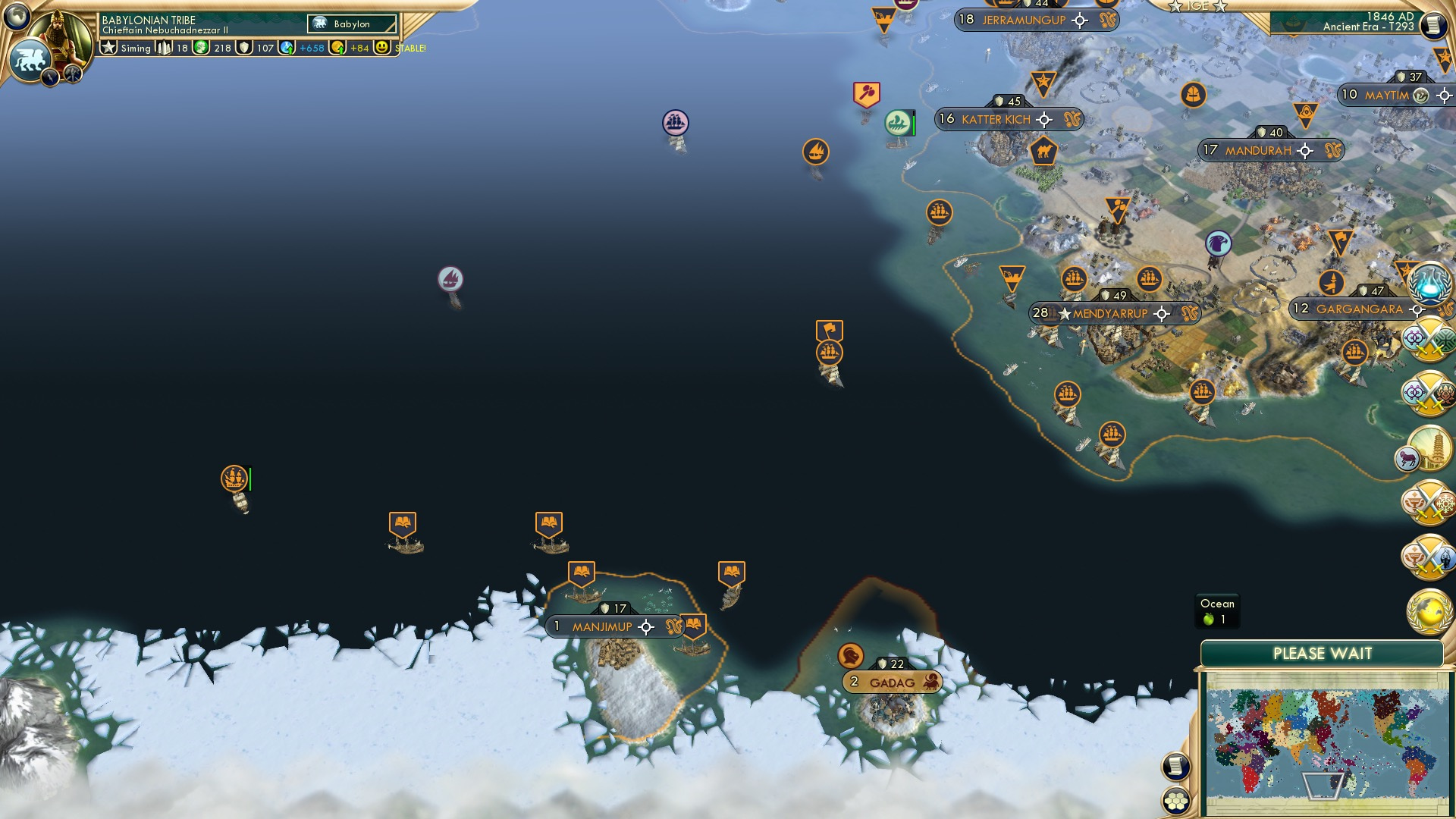Click the green health bar on the left frigate

click(249, 479)
